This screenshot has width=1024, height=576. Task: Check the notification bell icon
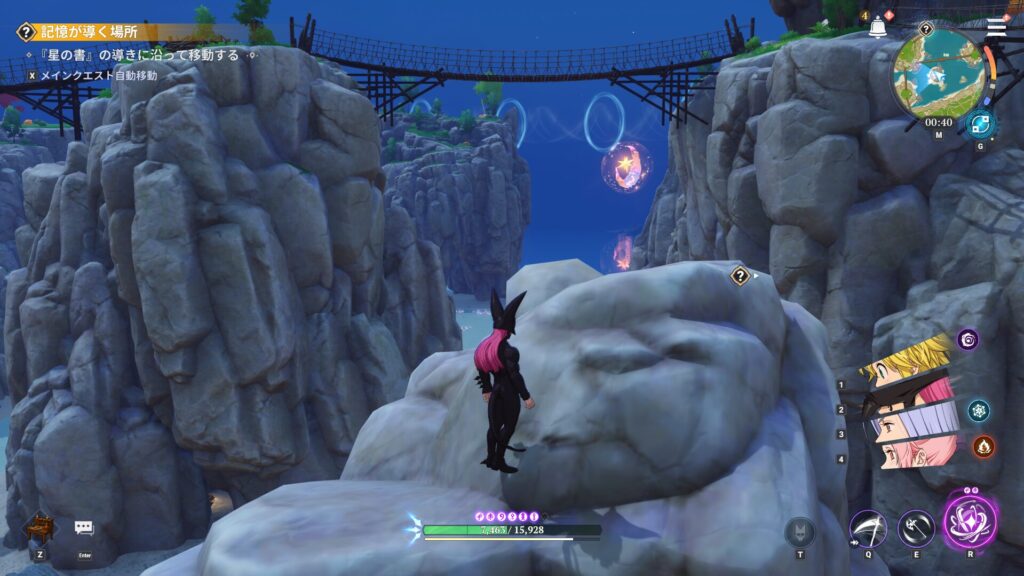877,28
